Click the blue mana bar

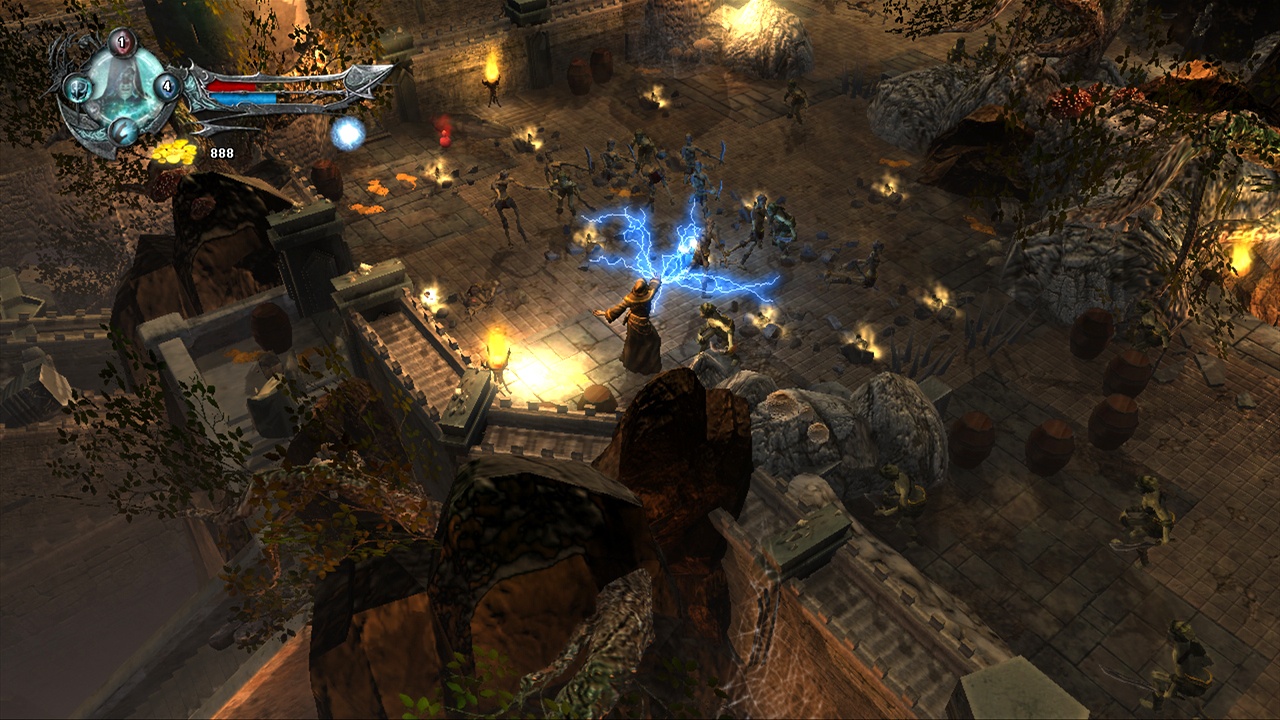pos(242,97)
